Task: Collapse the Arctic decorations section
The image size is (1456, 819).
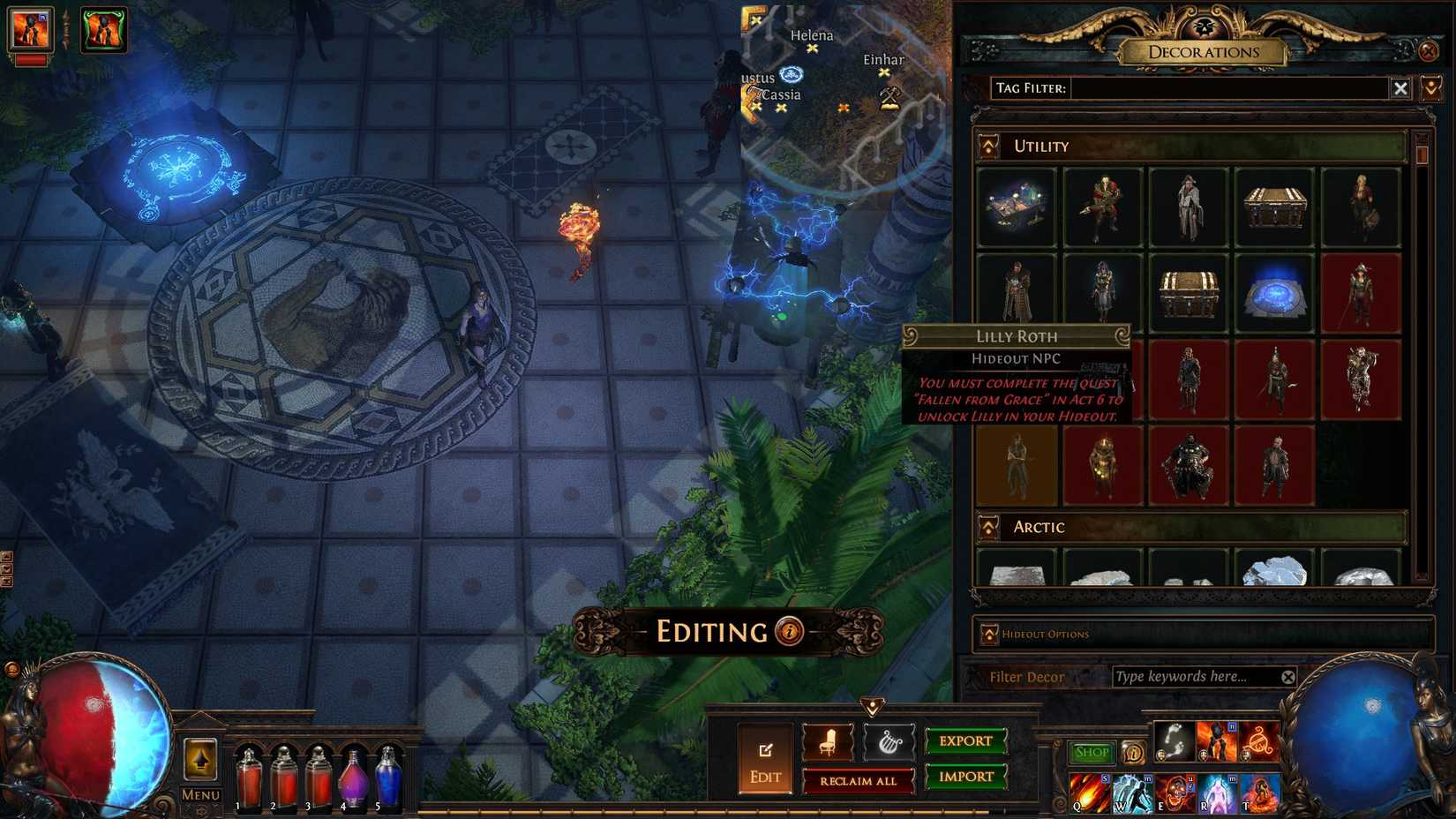Action: (x=987, y=527)
